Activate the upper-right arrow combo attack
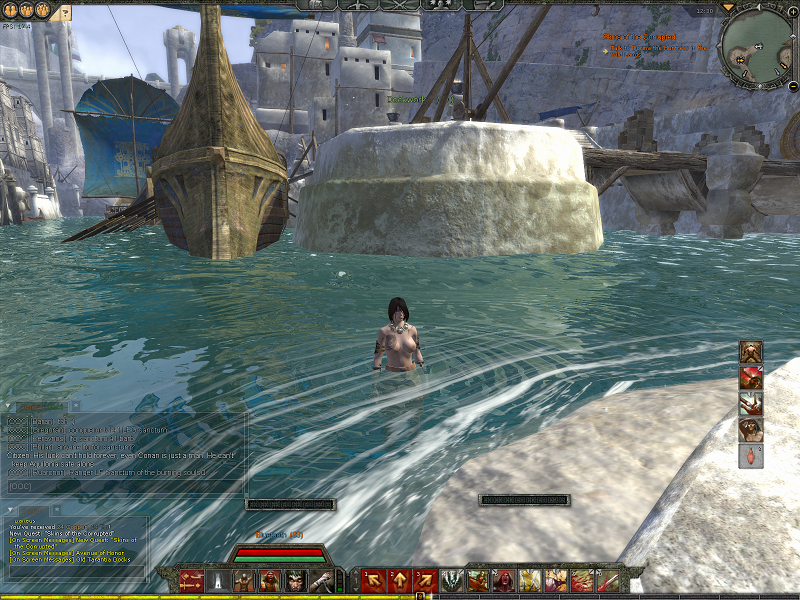The height and width of the screenshot is (600, 800). (x=425, y=579)
